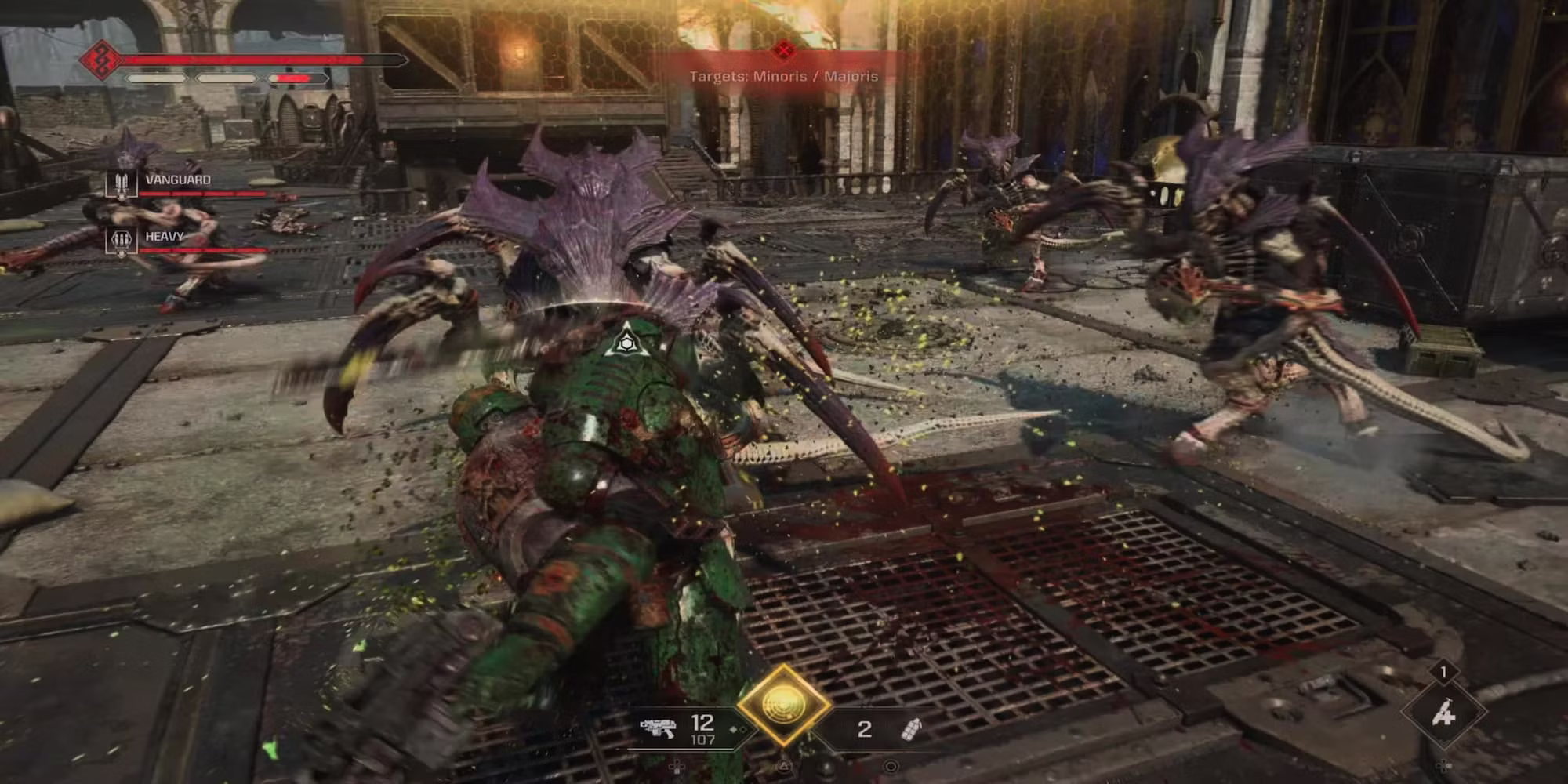Click the red diamond player class emblem
Image resolution: width=1568 pixels, height=784 pixels.
point(101,59)
